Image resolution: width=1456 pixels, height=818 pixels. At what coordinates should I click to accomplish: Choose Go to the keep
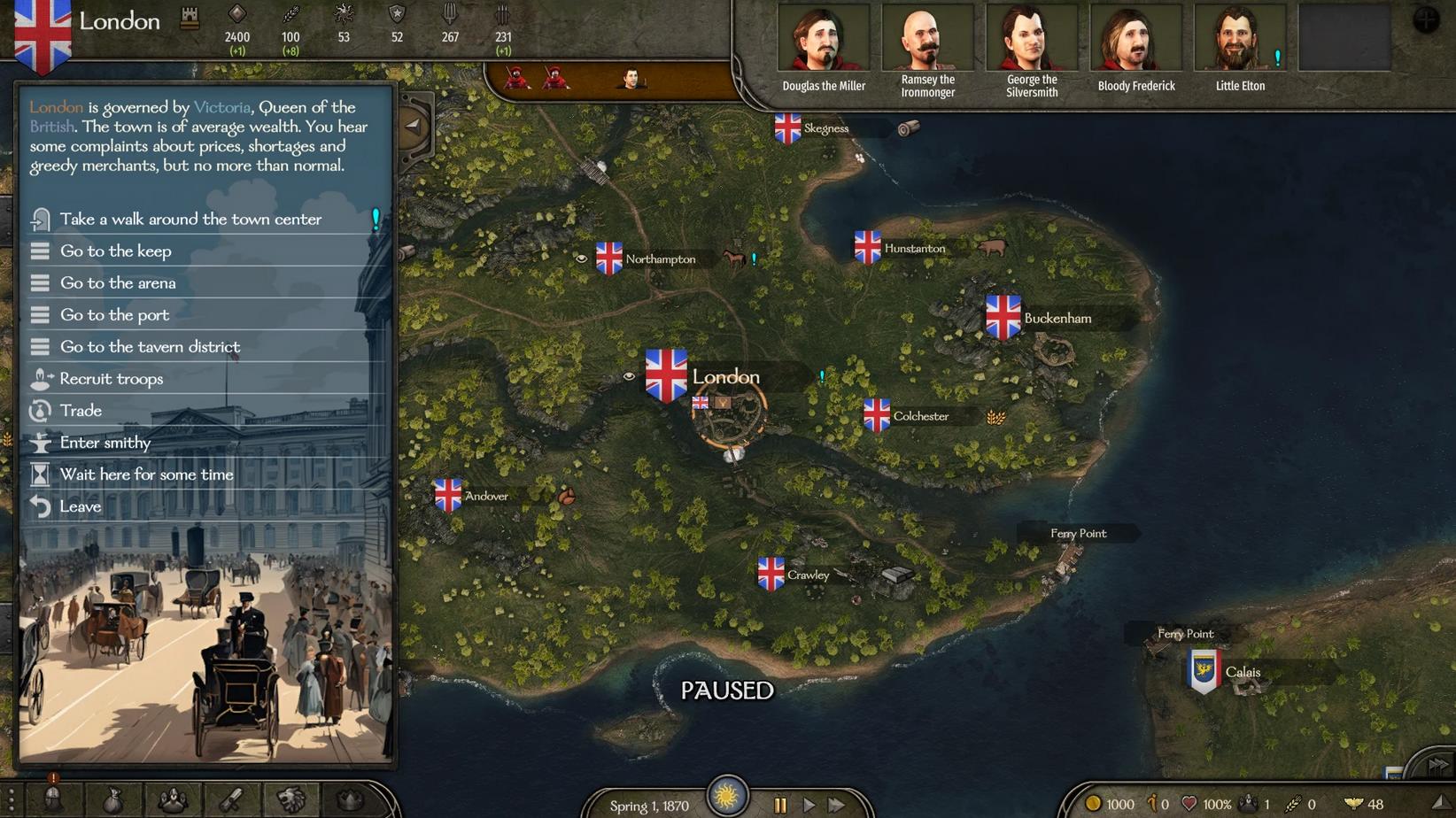click(116, 251)
